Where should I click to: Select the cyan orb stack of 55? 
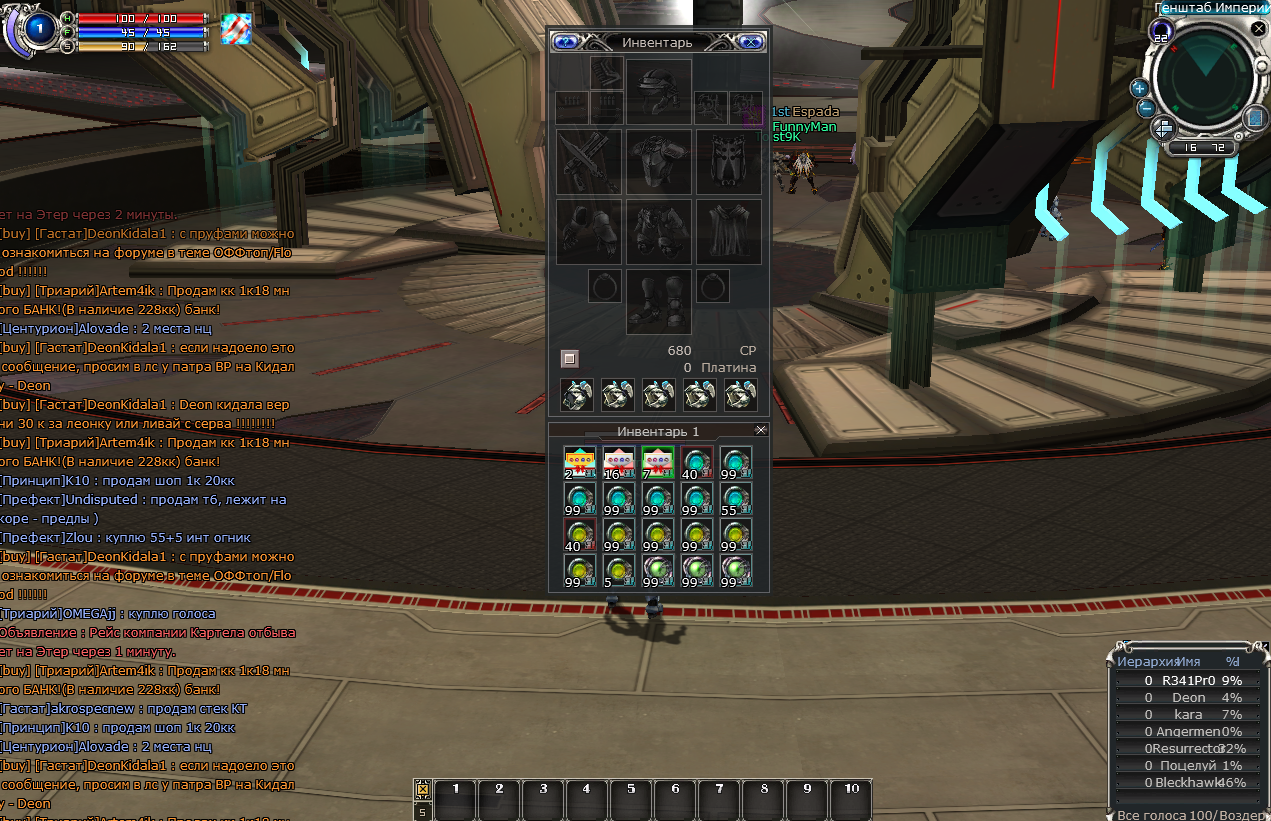coord(736,499)
